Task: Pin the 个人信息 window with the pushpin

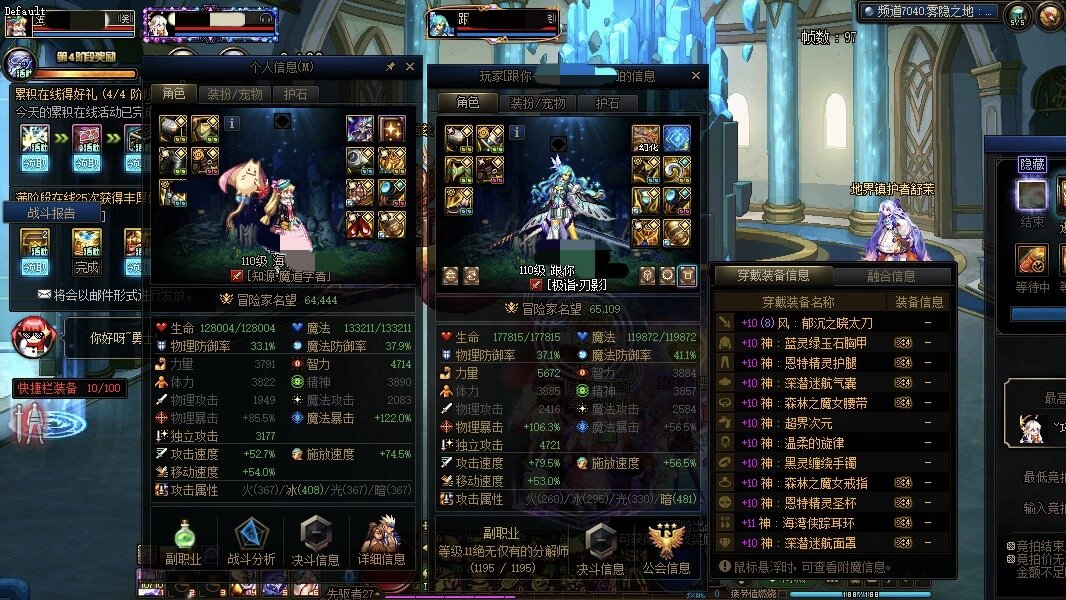Action: (x=391, y=67)
